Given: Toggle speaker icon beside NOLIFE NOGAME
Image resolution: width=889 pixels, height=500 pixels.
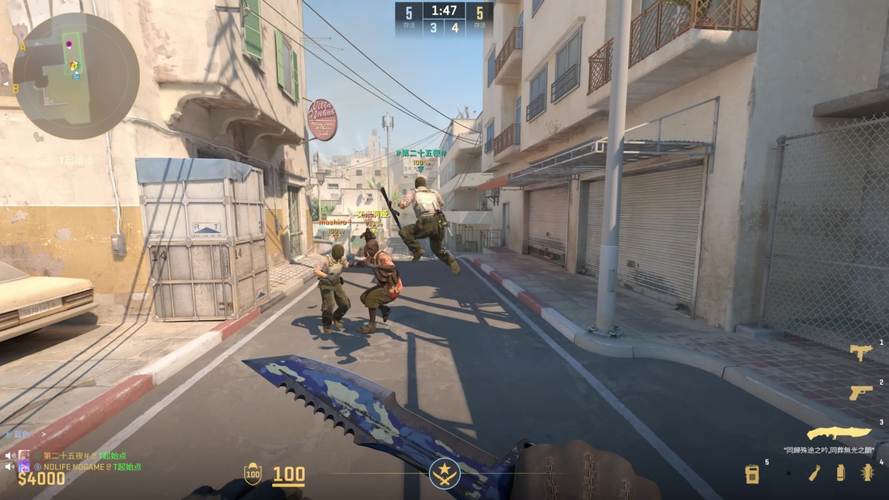Looking at the screenshot, I should pos(9,466).
